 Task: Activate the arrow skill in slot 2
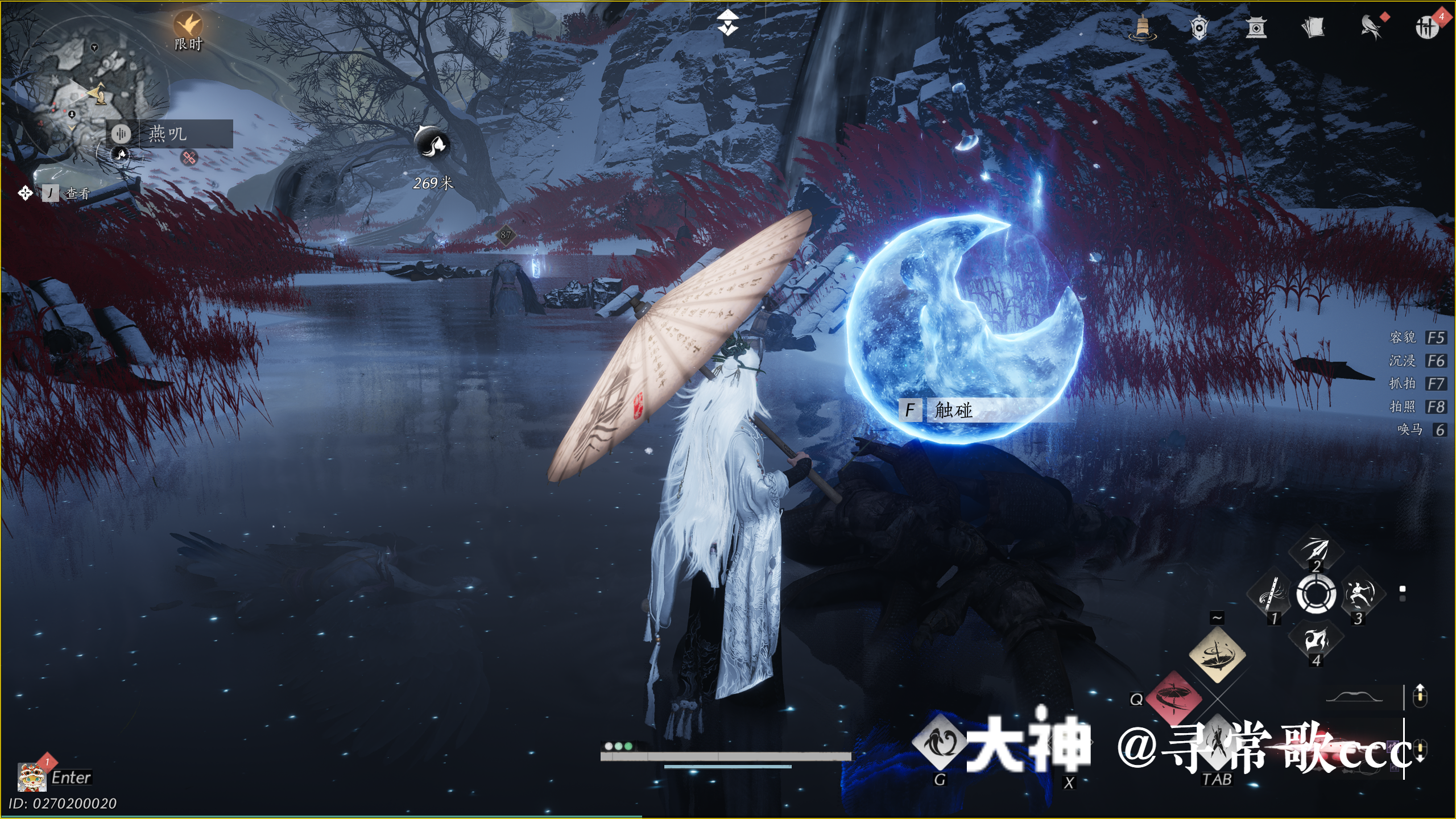[1316, 551]
